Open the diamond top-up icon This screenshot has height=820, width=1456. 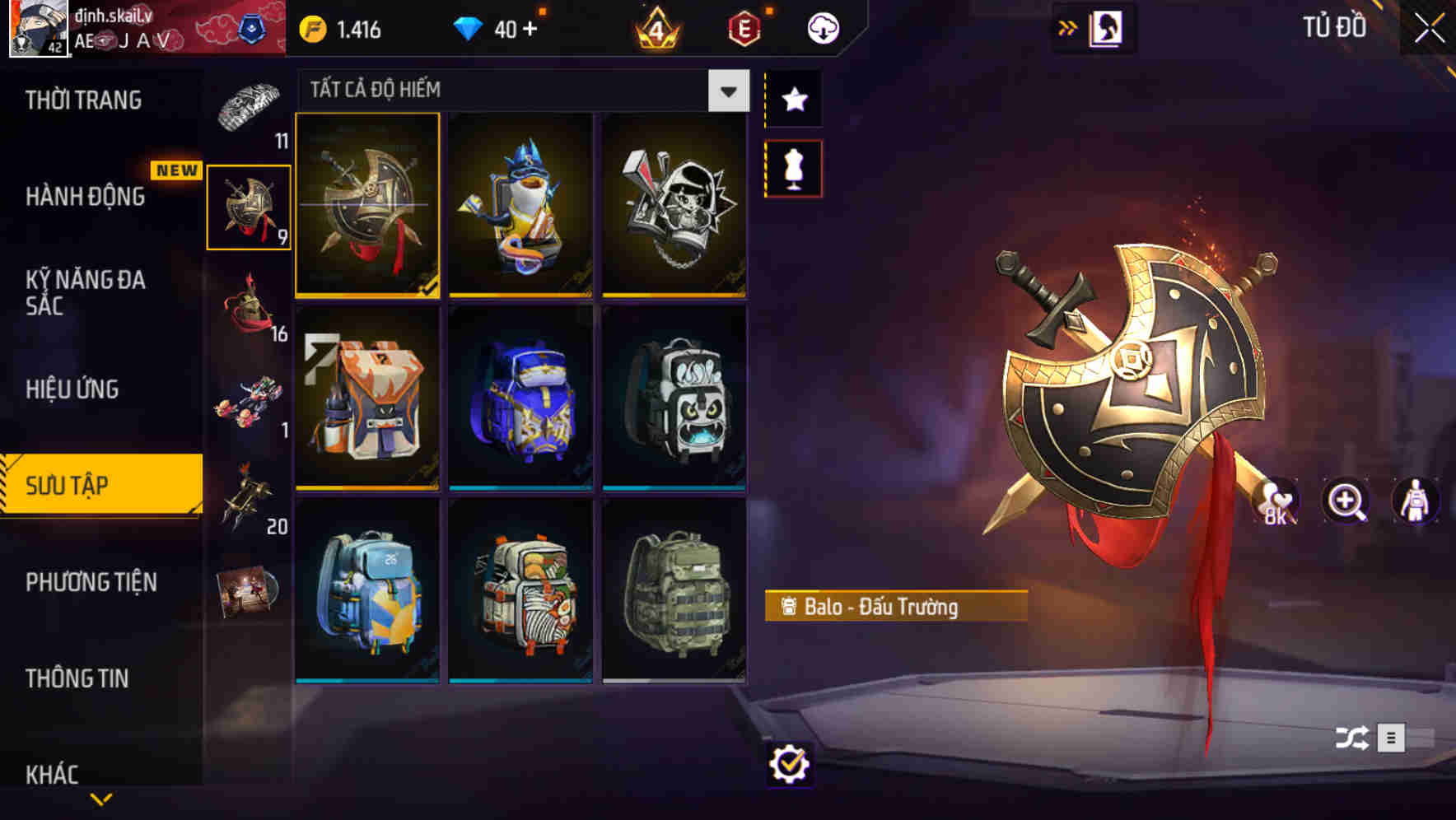tap(470, 27)
